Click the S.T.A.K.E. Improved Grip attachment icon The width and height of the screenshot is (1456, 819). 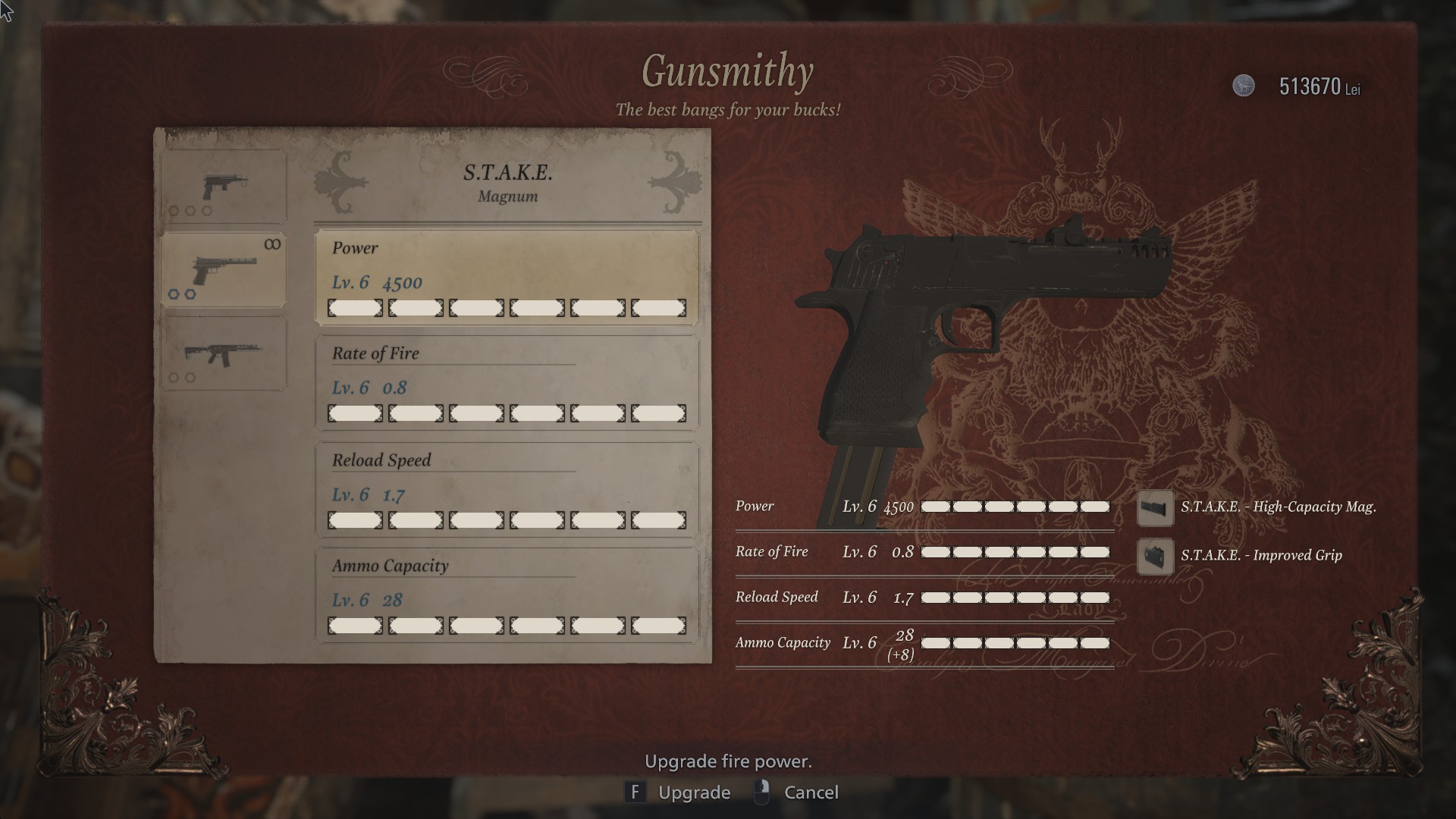(x=1155, y=555)
